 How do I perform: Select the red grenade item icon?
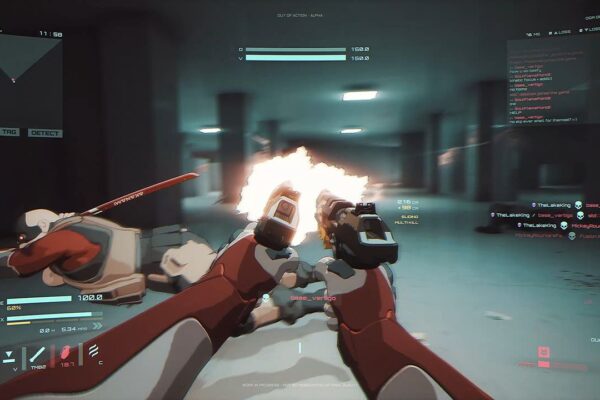point(67,355)
